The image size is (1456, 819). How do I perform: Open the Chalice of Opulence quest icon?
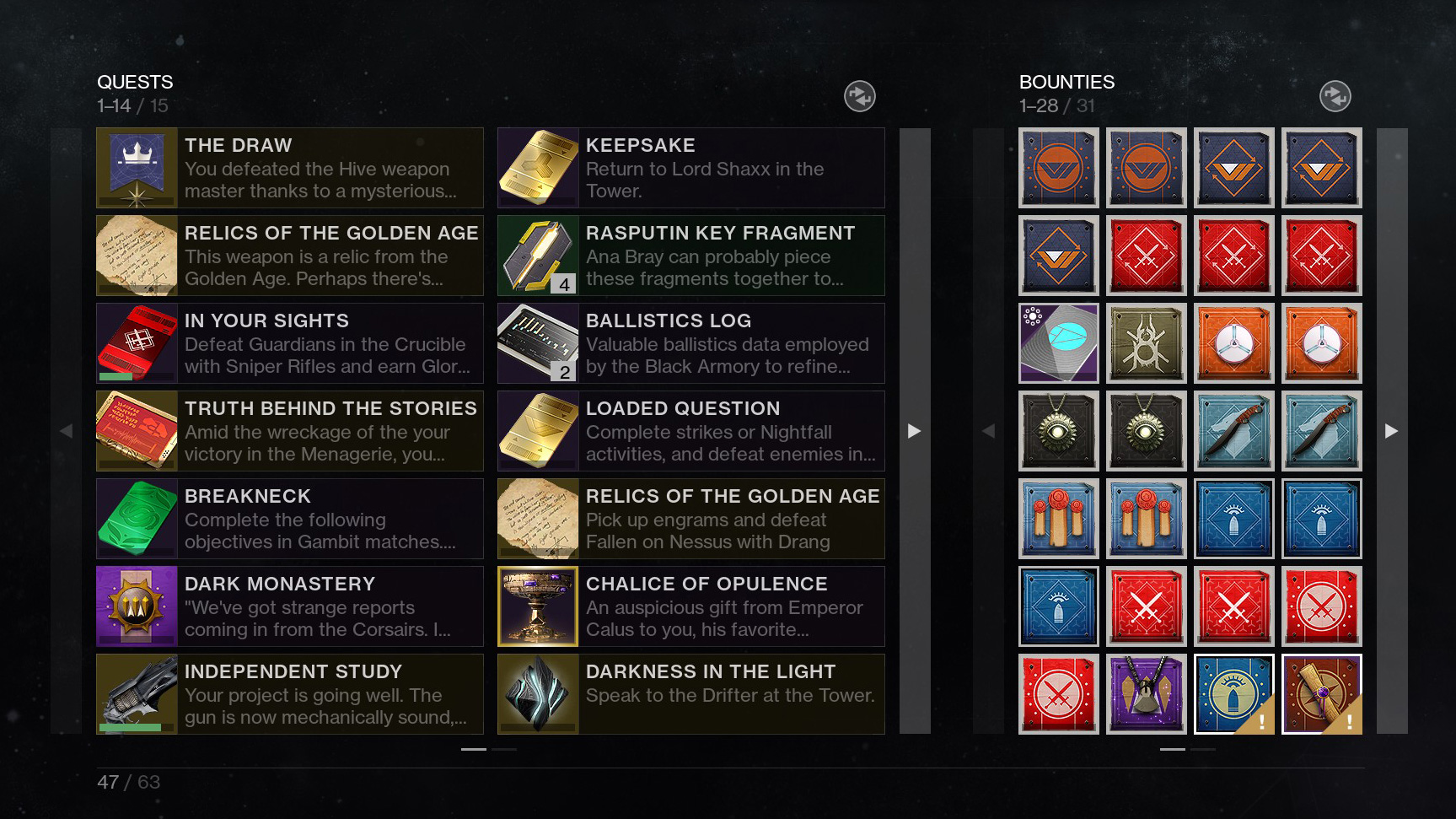[x=538, y=606]
